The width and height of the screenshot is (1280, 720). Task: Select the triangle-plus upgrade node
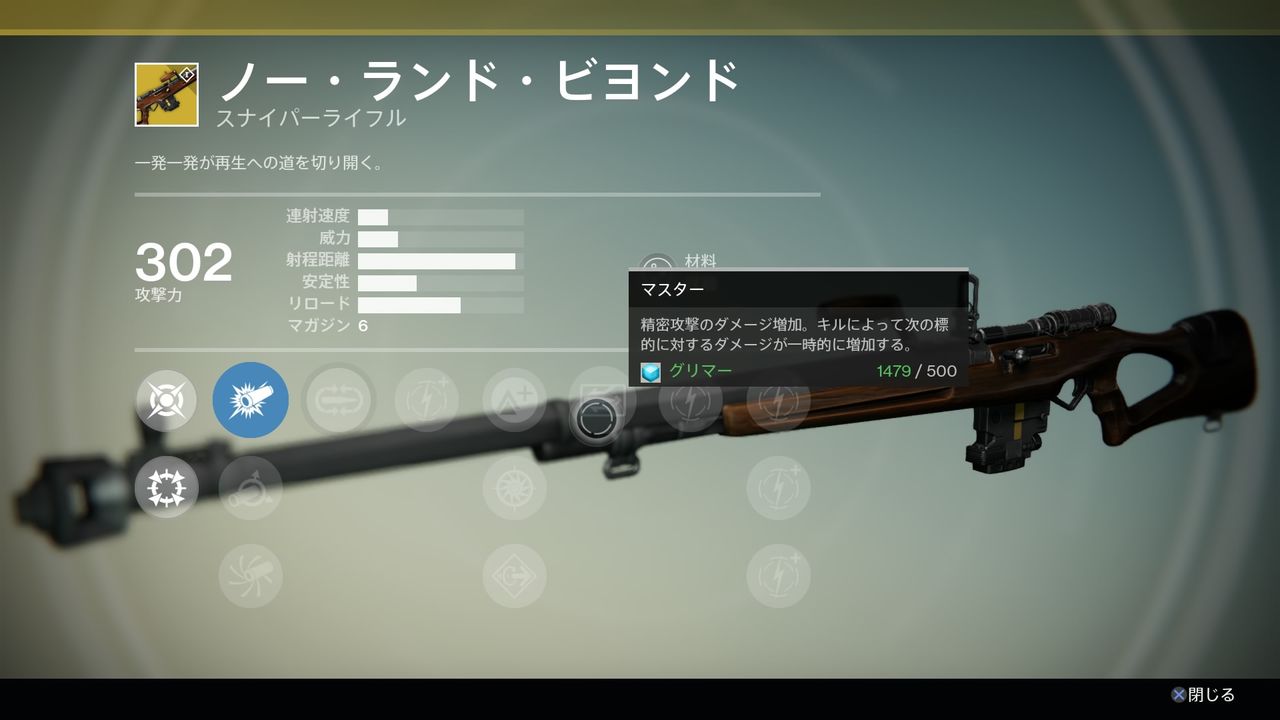[514, 400]
